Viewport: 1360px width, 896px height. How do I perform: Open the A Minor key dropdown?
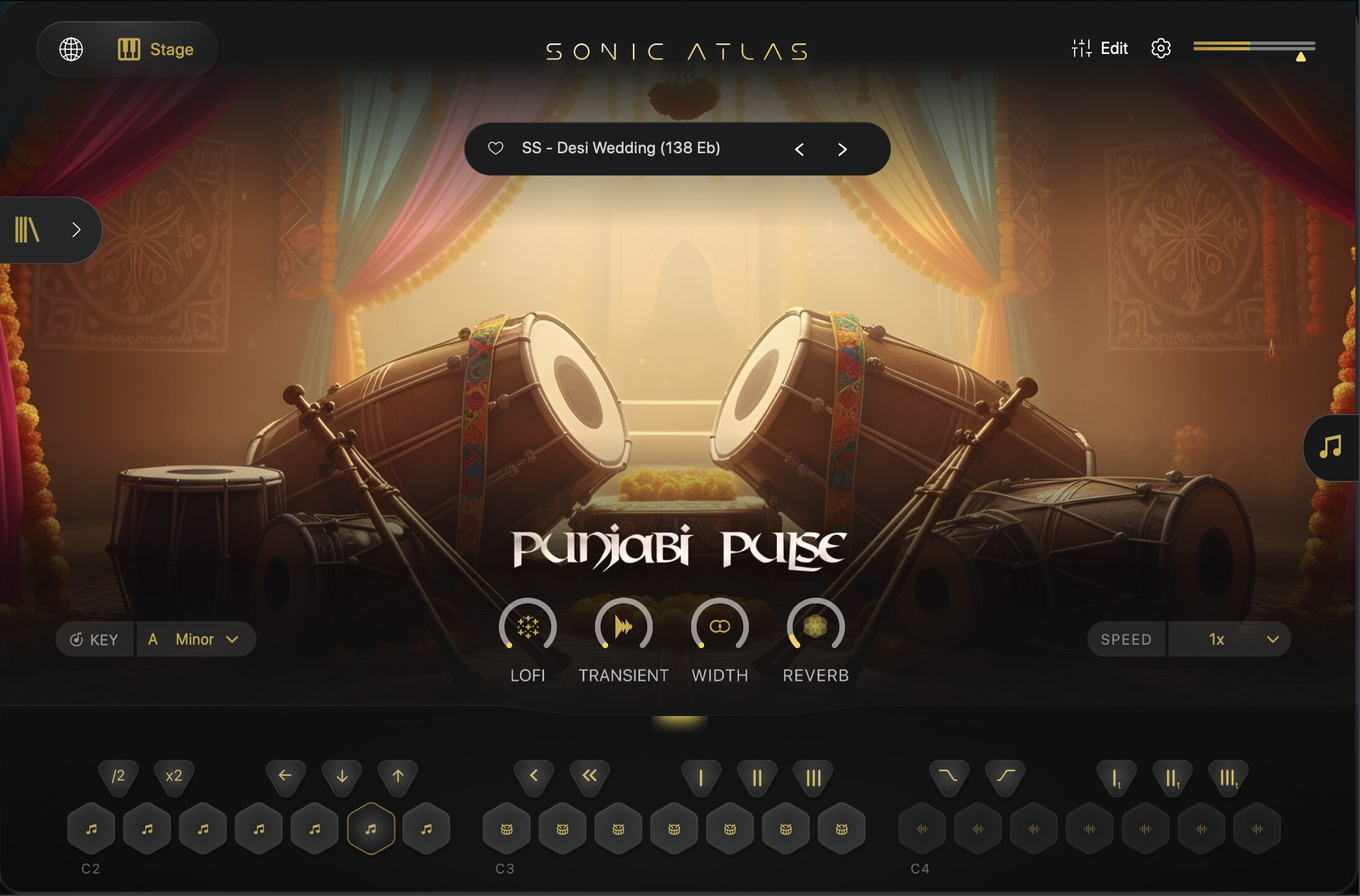click(195, 640)
